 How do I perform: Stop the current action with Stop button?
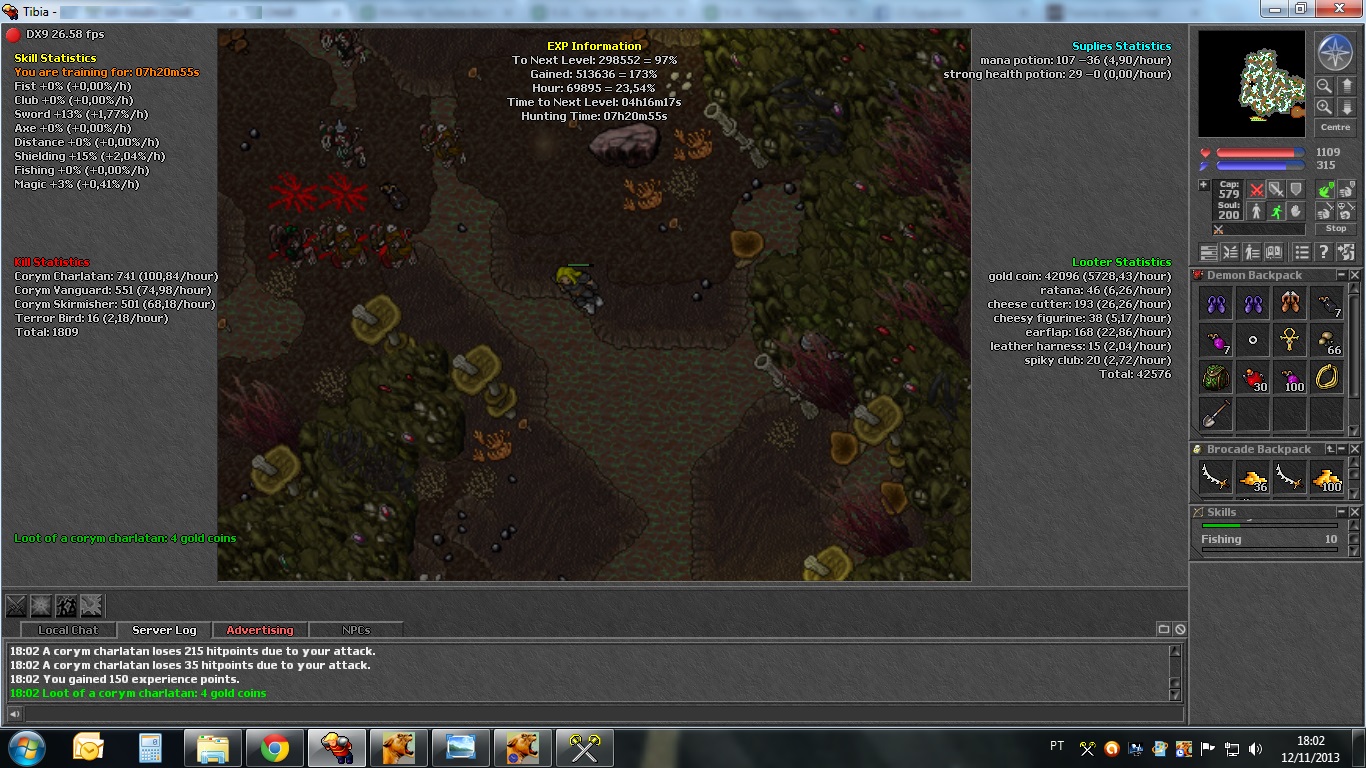tap(1336, 229)
